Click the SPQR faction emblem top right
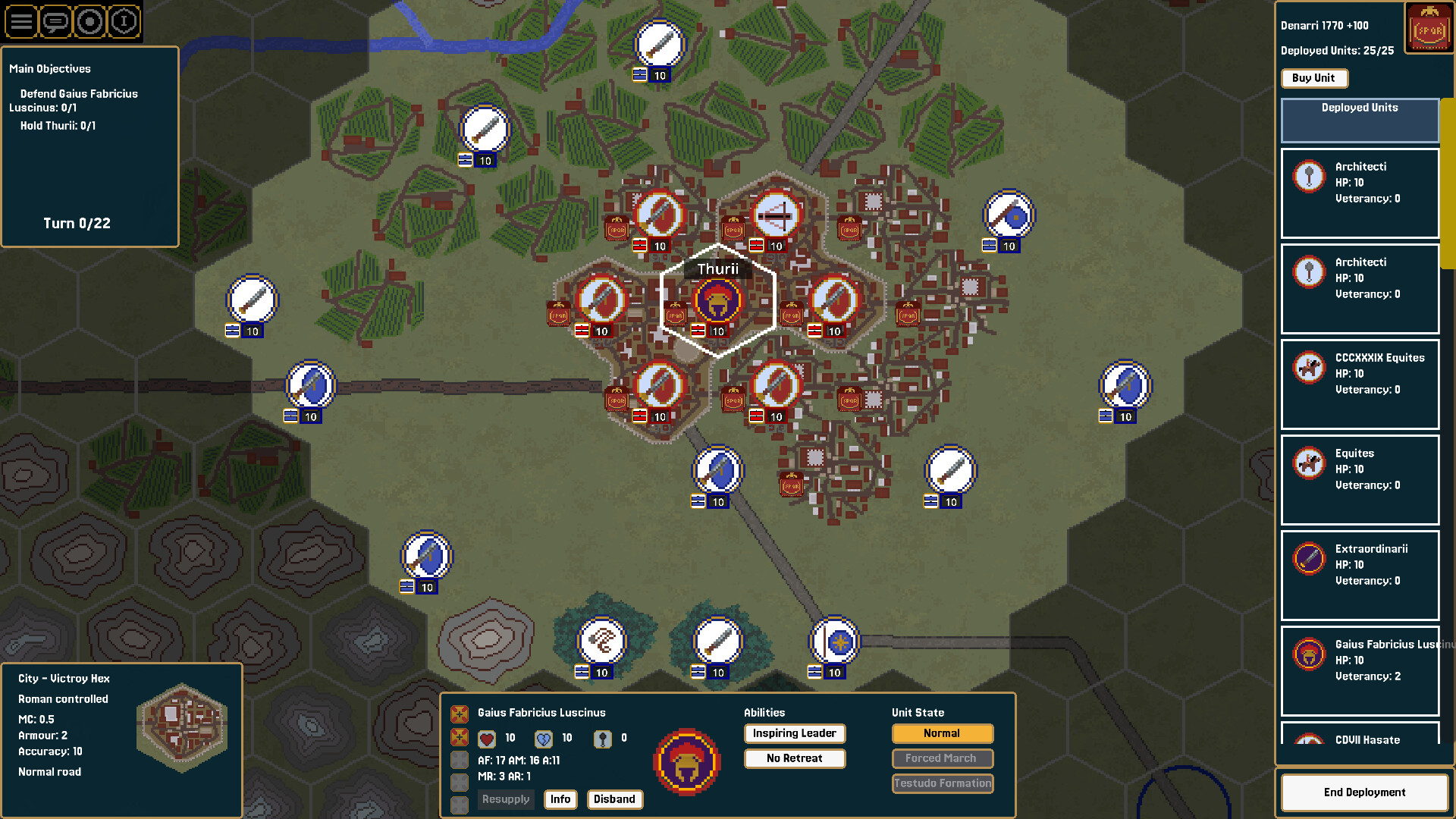The height and width of the screenshot is (819, 1456). pos(1429,27)
